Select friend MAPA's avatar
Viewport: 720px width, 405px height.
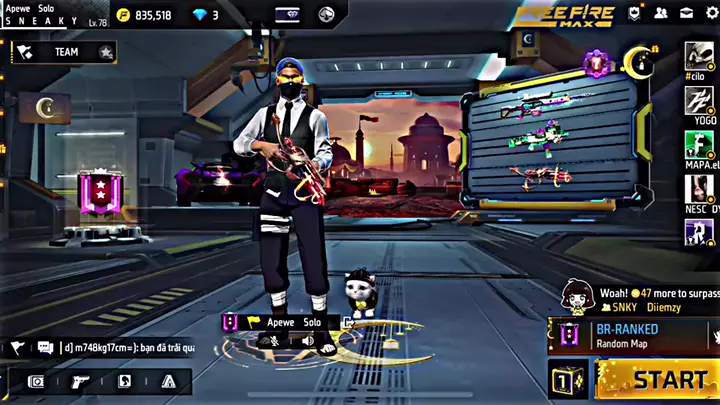pyautogui.click(x=698, y=144)
